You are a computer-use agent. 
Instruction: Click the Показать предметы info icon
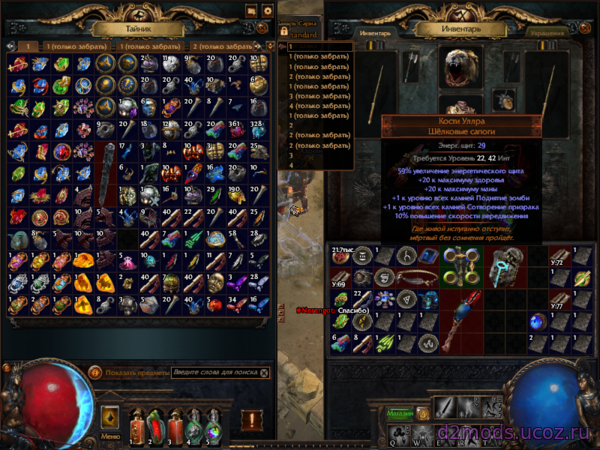[x=96, y=371]
